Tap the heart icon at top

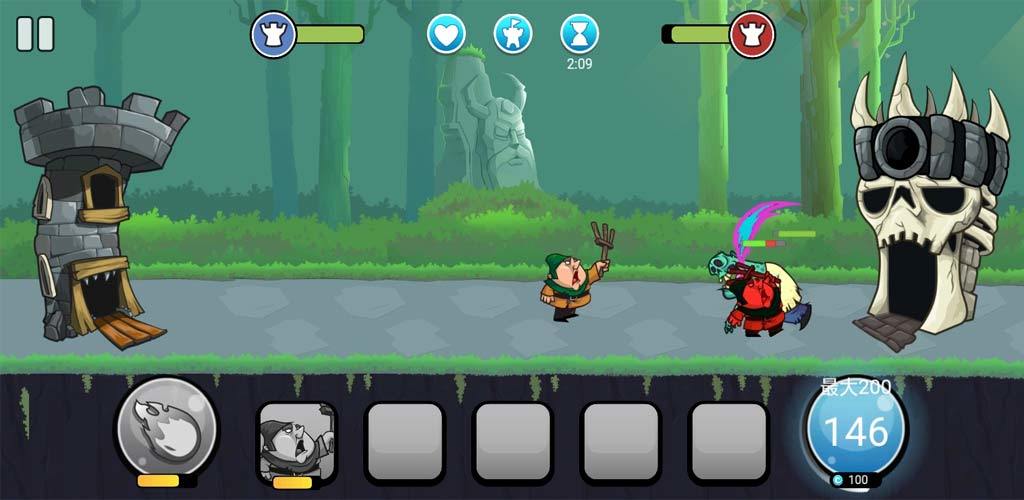pos(446,34)
